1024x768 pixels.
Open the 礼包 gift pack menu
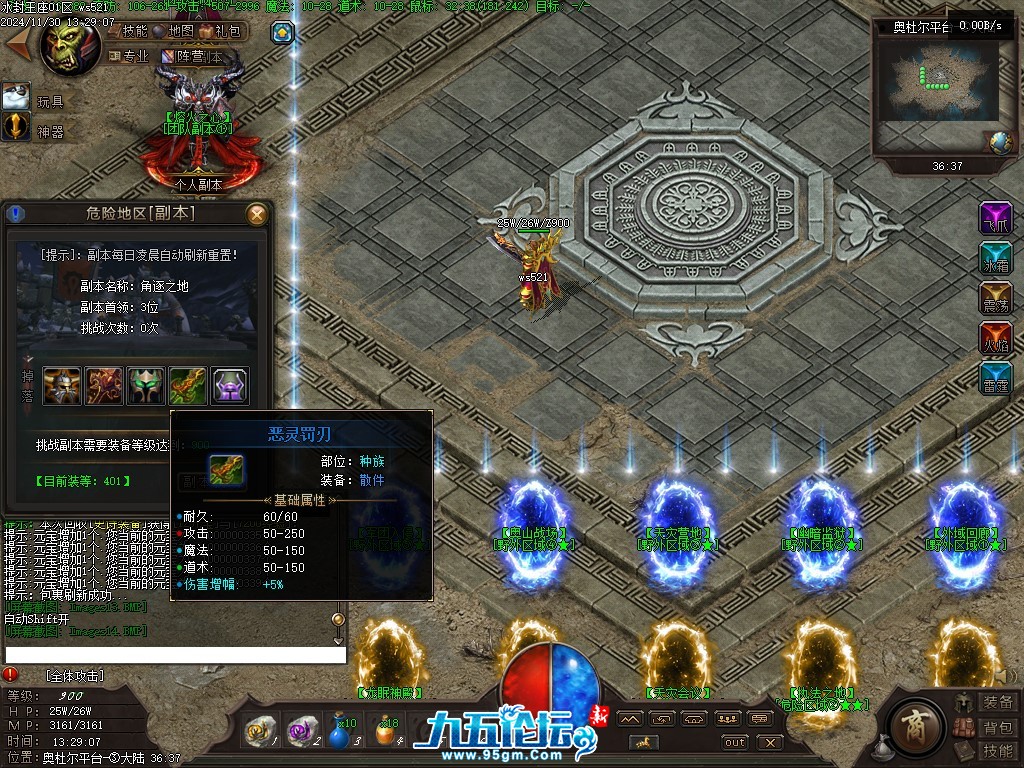point(222,31)
